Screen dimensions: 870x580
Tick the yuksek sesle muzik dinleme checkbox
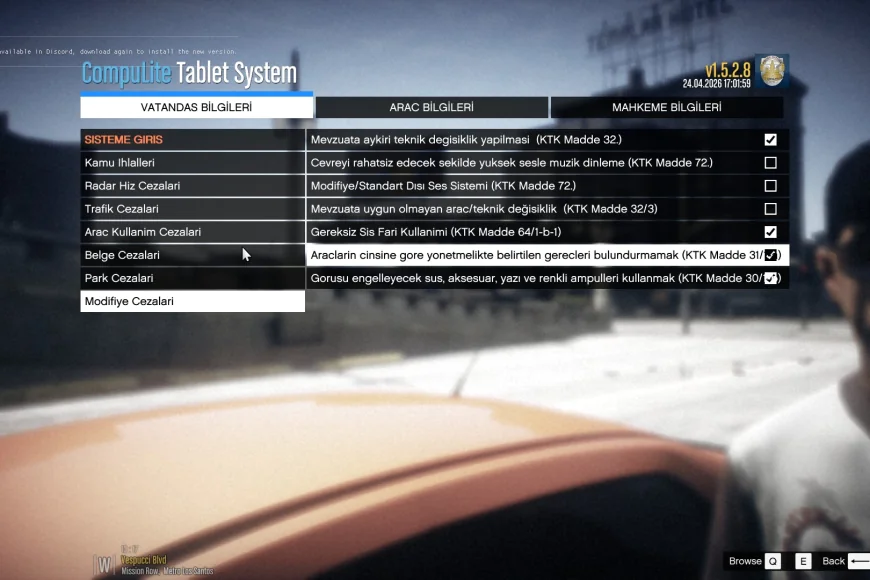point(770,163)
